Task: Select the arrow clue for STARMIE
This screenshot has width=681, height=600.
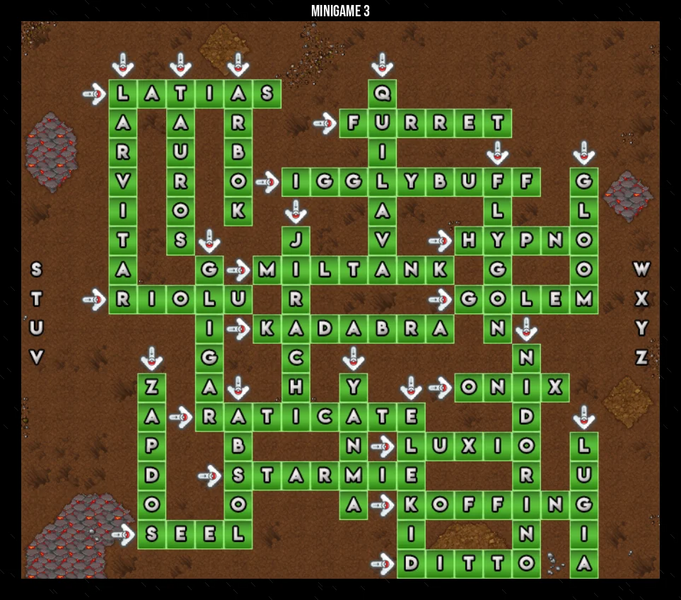Action: click(209, 474)
